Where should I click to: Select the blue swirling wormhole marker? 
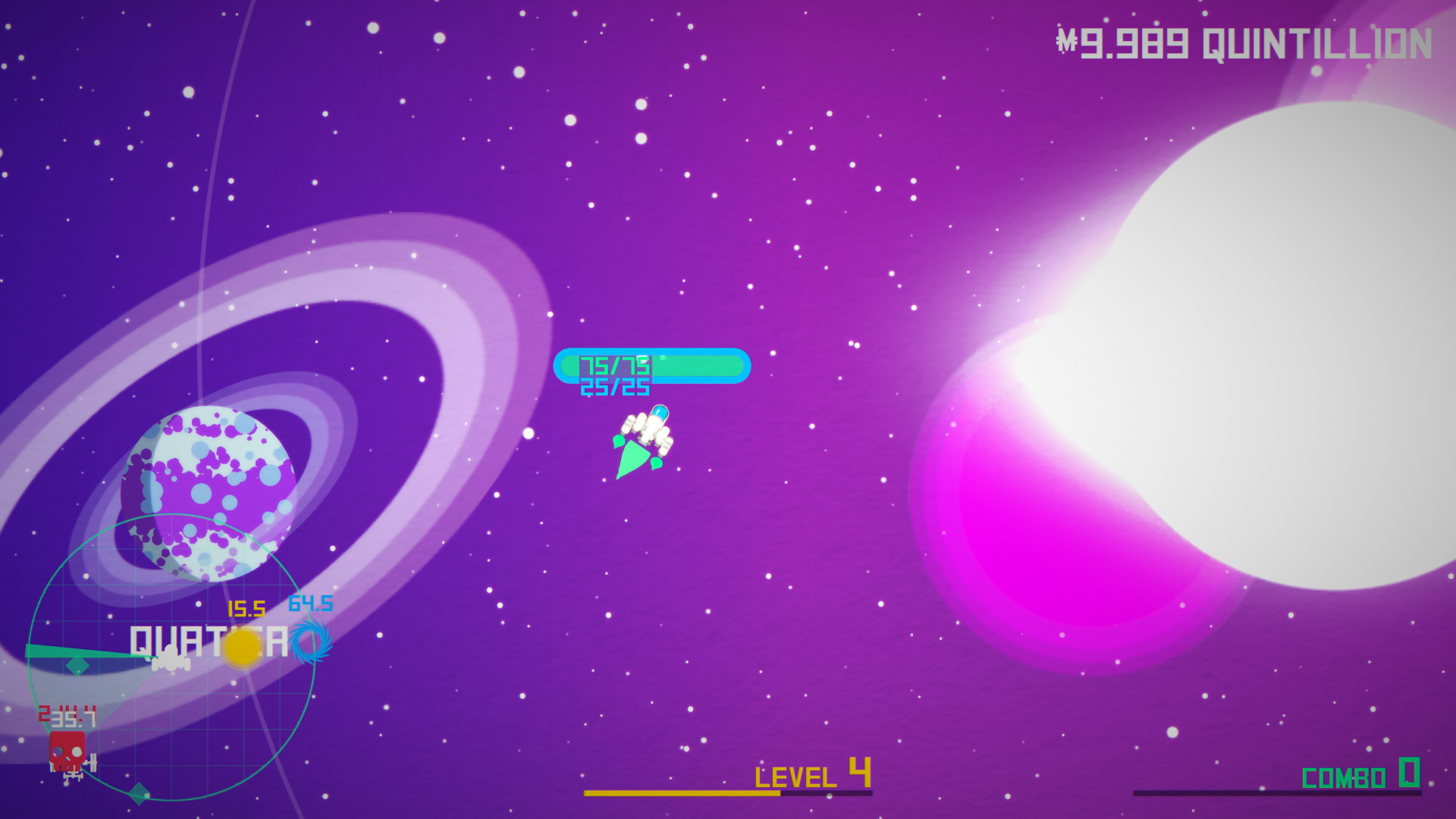click(x=311, y=642)
